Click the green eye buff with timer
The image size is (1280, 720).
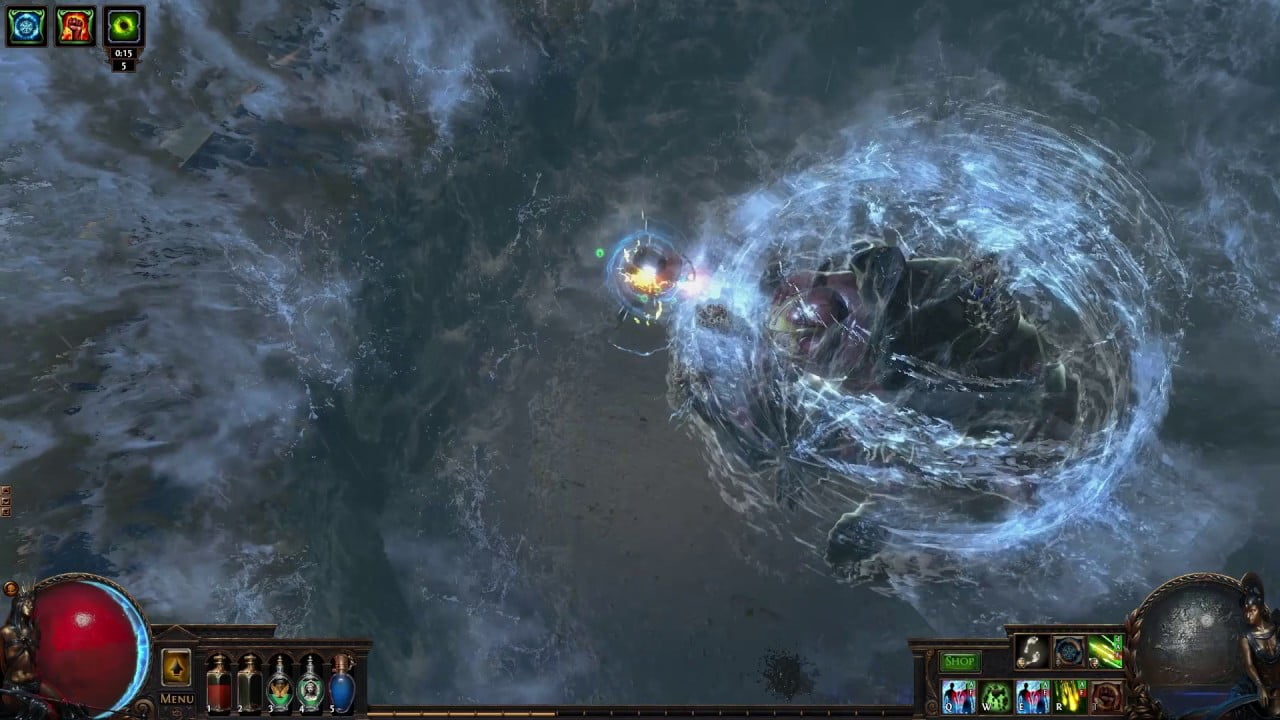[125, 26]
